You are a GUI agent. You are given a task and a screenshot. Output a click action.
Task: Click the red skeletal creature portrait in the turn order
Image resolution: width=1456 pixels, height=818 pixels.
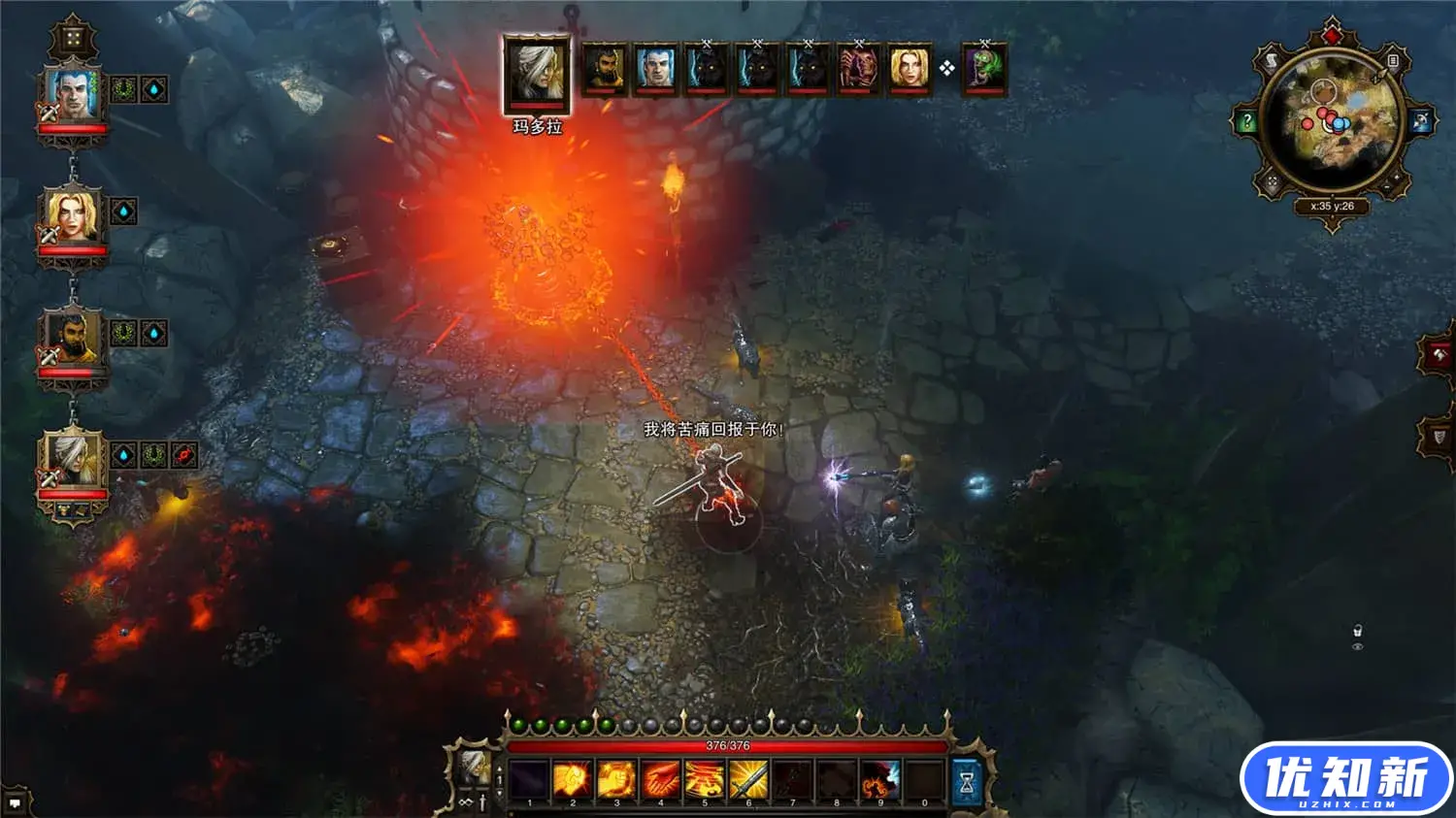[x=859, y=69]
